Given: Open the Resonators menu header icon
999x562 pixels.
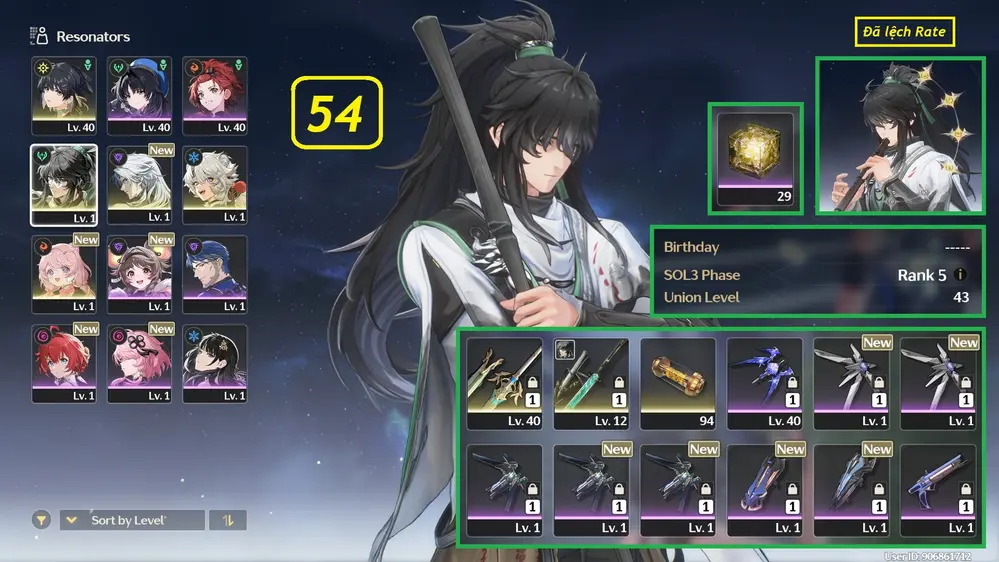Looking at the screenshot, I should pyautogui.click(x=40, y=36).
